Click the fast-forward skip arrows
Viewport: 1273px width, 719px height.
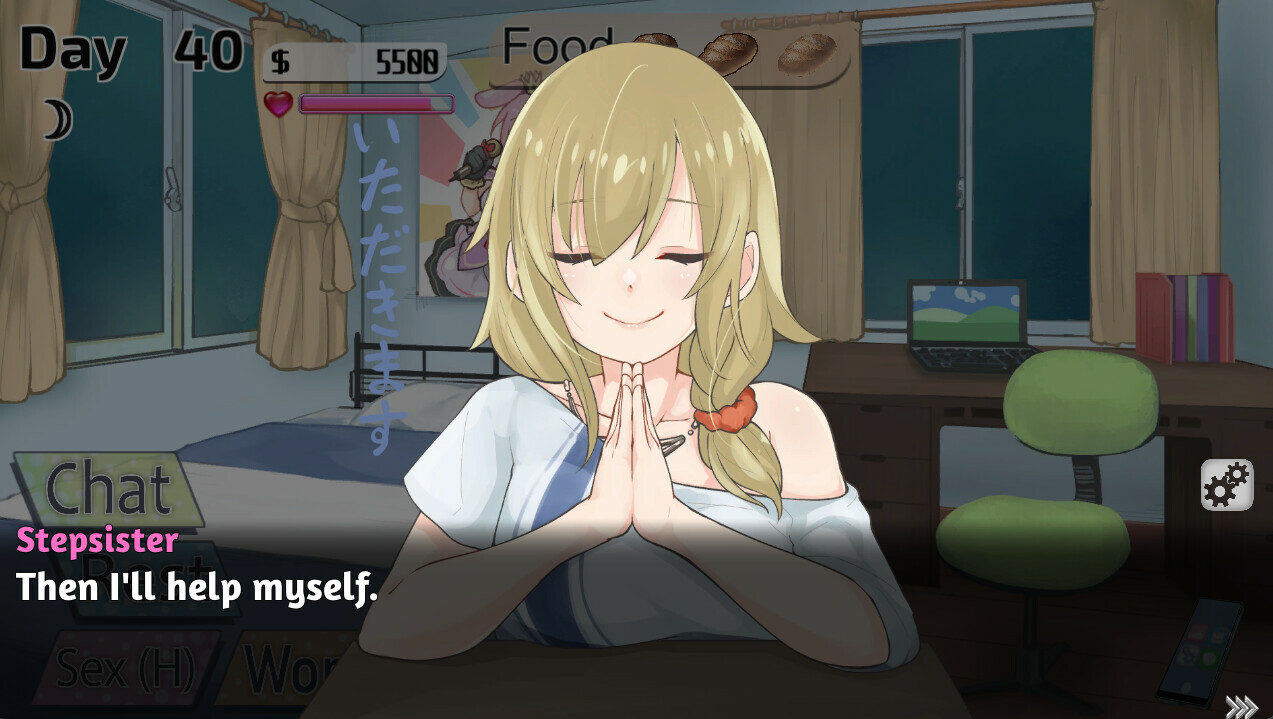tap(1240, 706)
